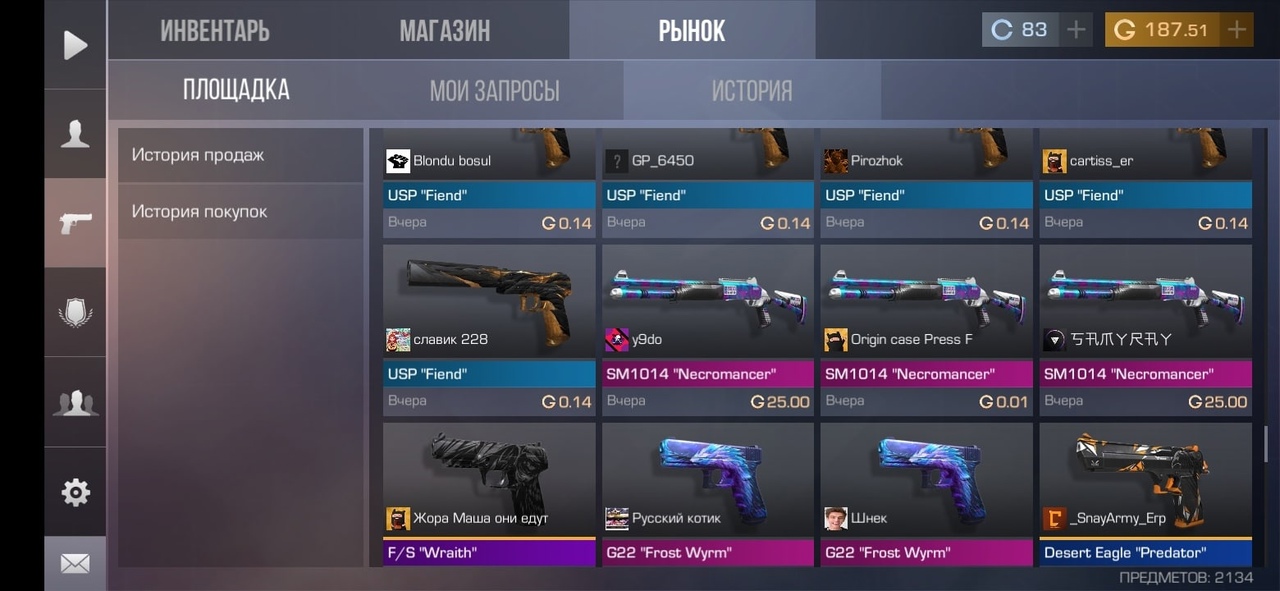Viewport: 1280px width, 591px height.
Task: Show История продаж list
Action: pos(240,155)
